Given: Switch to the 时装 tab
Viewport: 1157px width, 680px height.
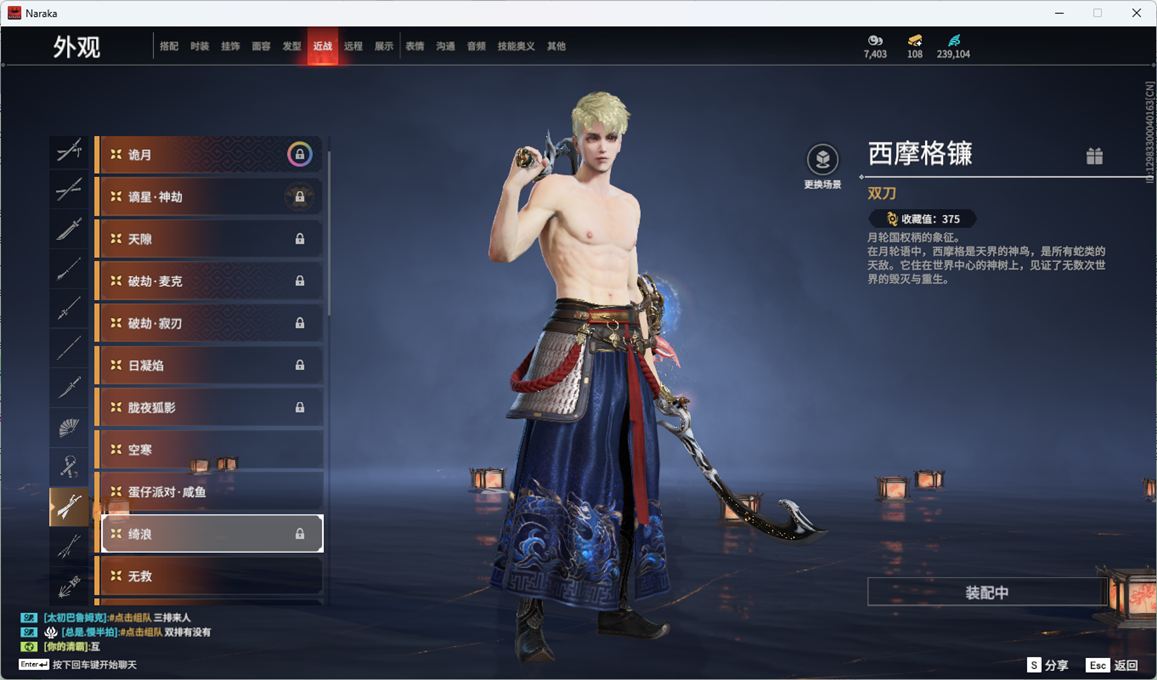Looking at the screenshot, I should (x=200, y=46).
